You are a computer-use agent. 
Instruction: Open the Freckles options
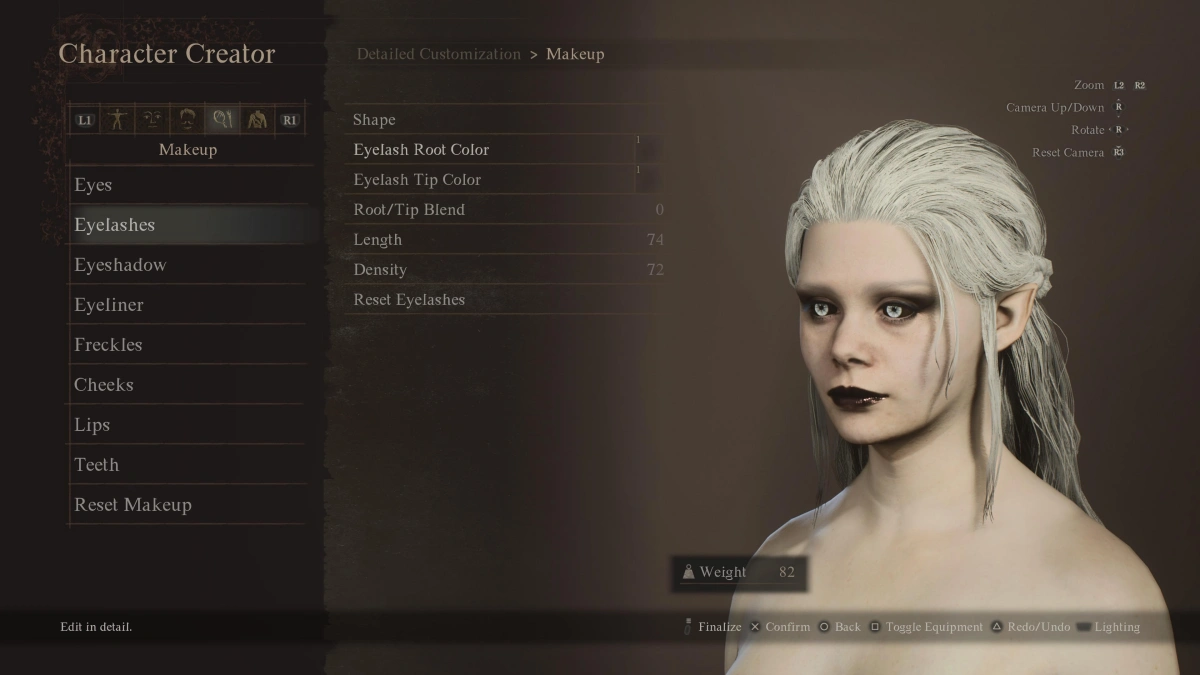click(x=108, y=345)
